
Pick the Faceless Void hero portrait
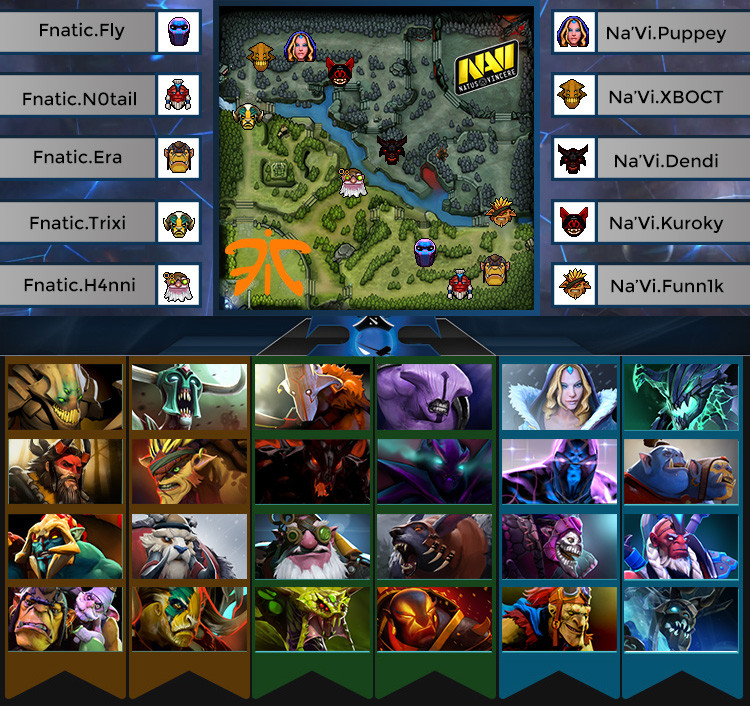(x=435, y=398)
